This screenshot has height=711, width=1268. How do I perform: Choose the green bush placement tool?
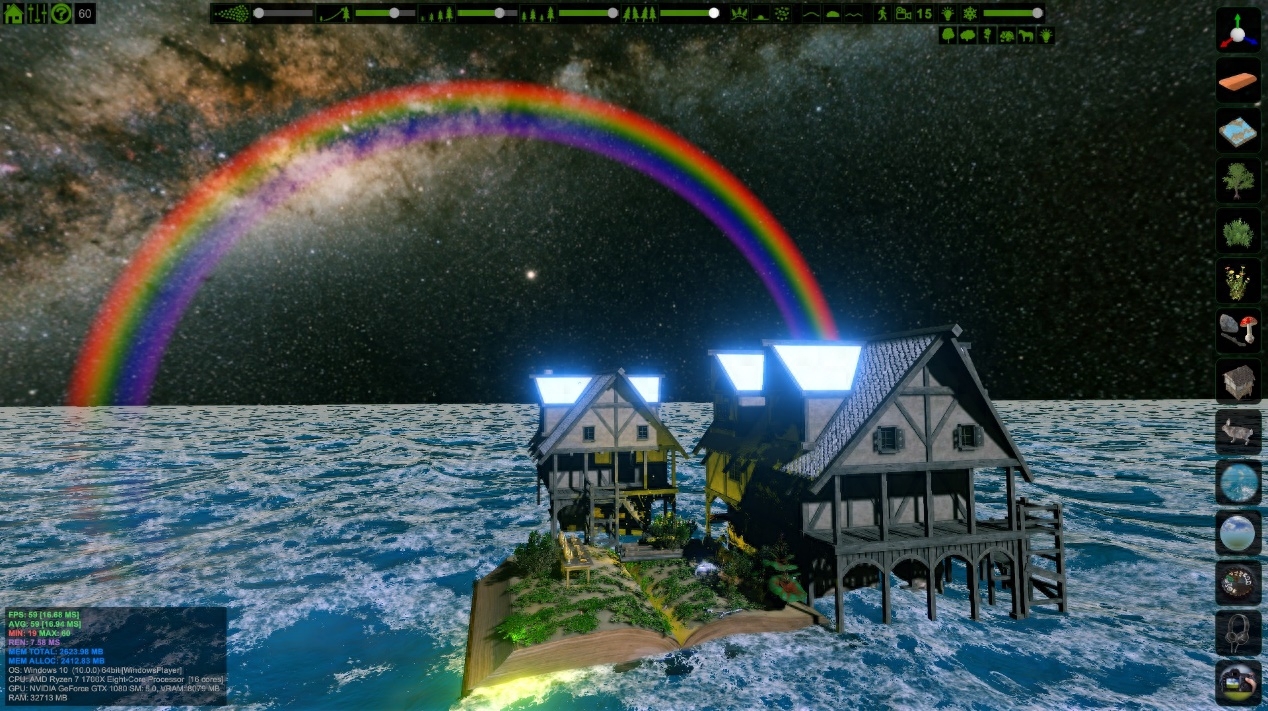click(x=1238, y=231)
